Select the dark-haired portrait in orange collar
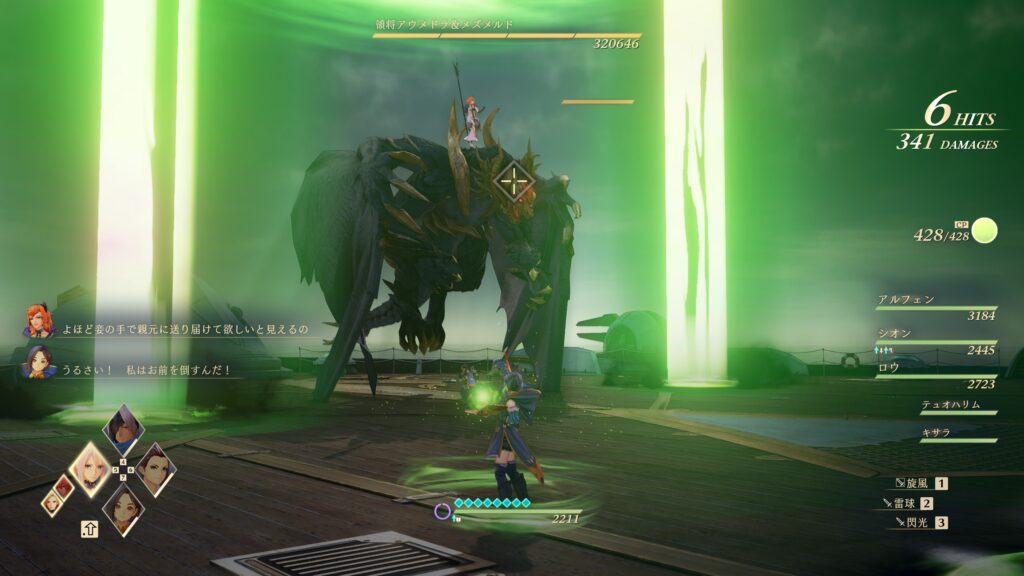This screenshot has width=1024, height=576. [123, 507]
